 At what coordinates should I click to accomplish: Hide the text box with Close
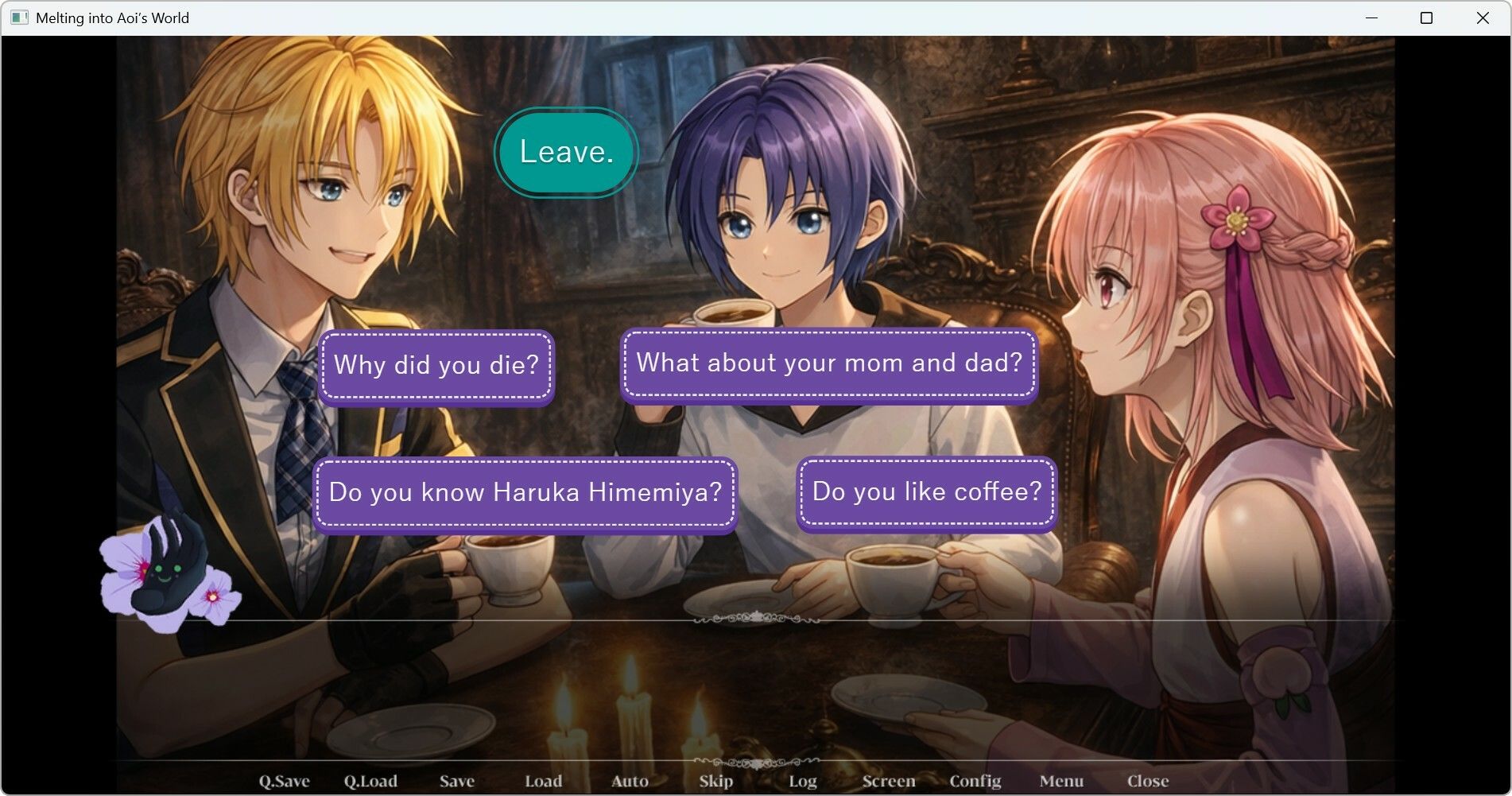click(x=1148, y=781)
